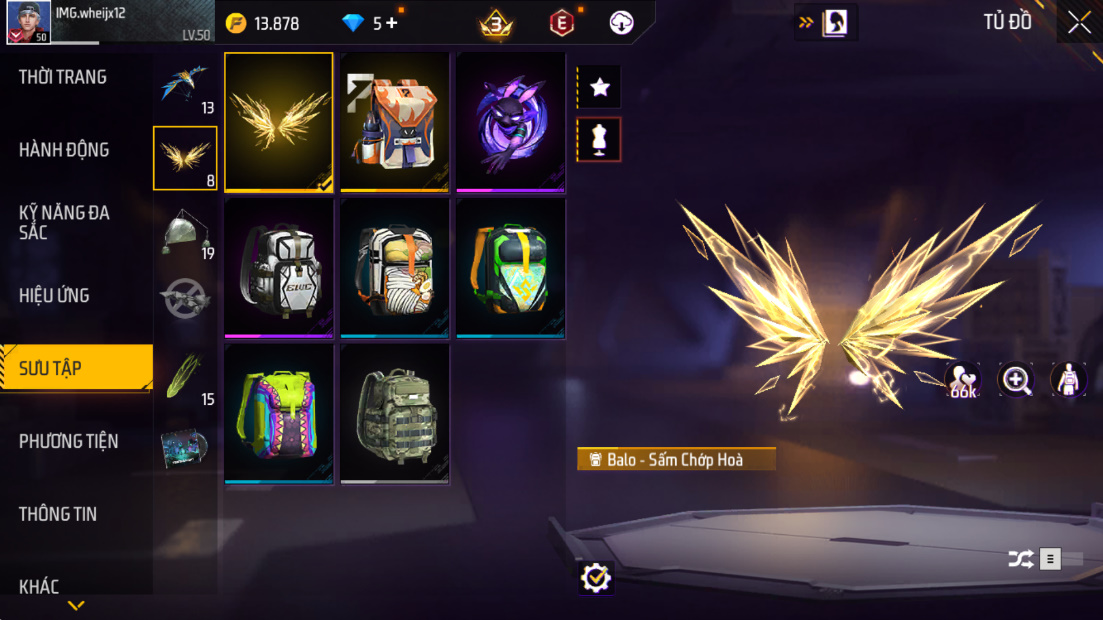The height and width of the screenshot is (620, 1103).
Task: Click the mannequin equipped filter icon
Action: click(599, 140)
